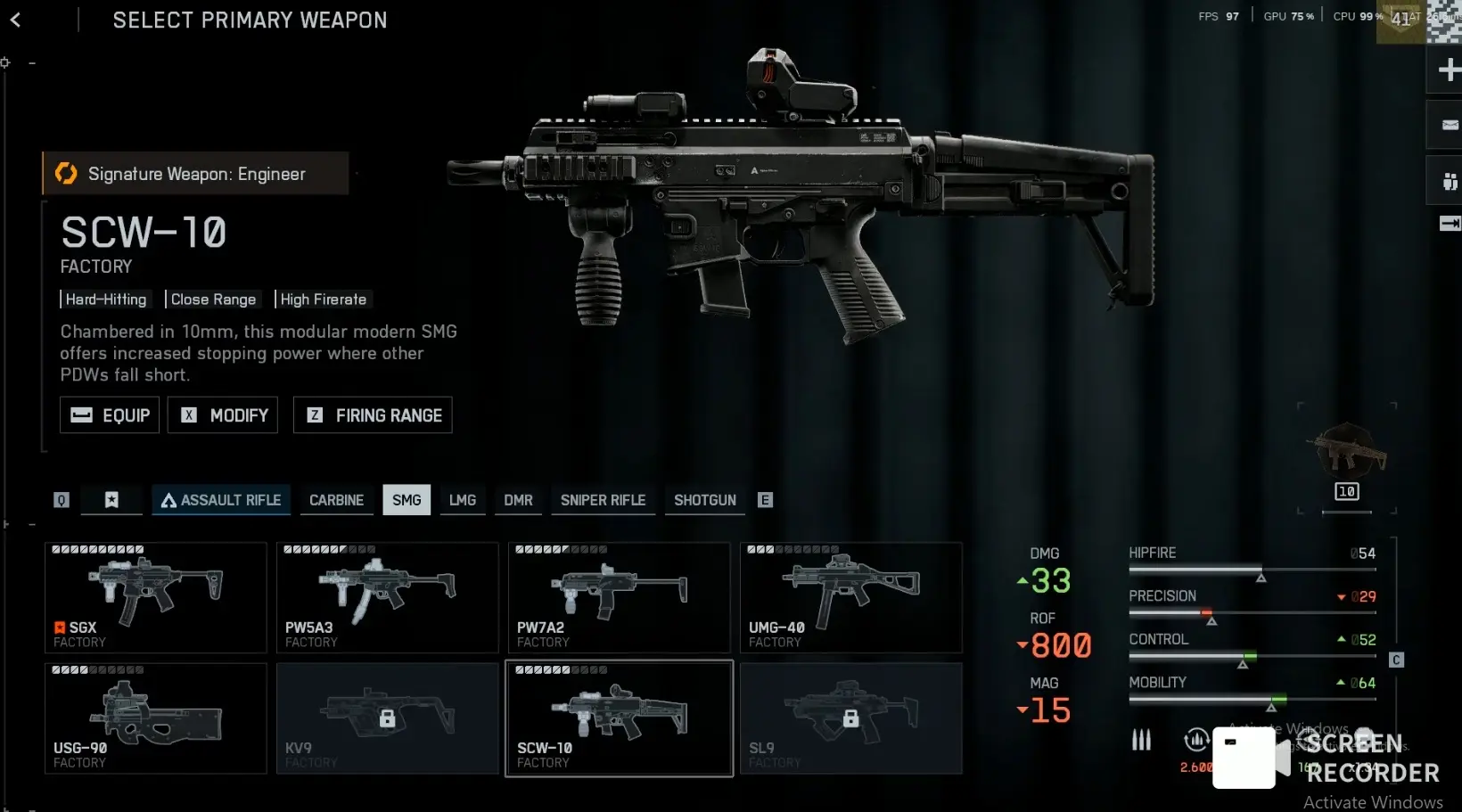Choose the USG-90 weapon tile
This screenshot has width=1462, height=812.
pos(156,718)
